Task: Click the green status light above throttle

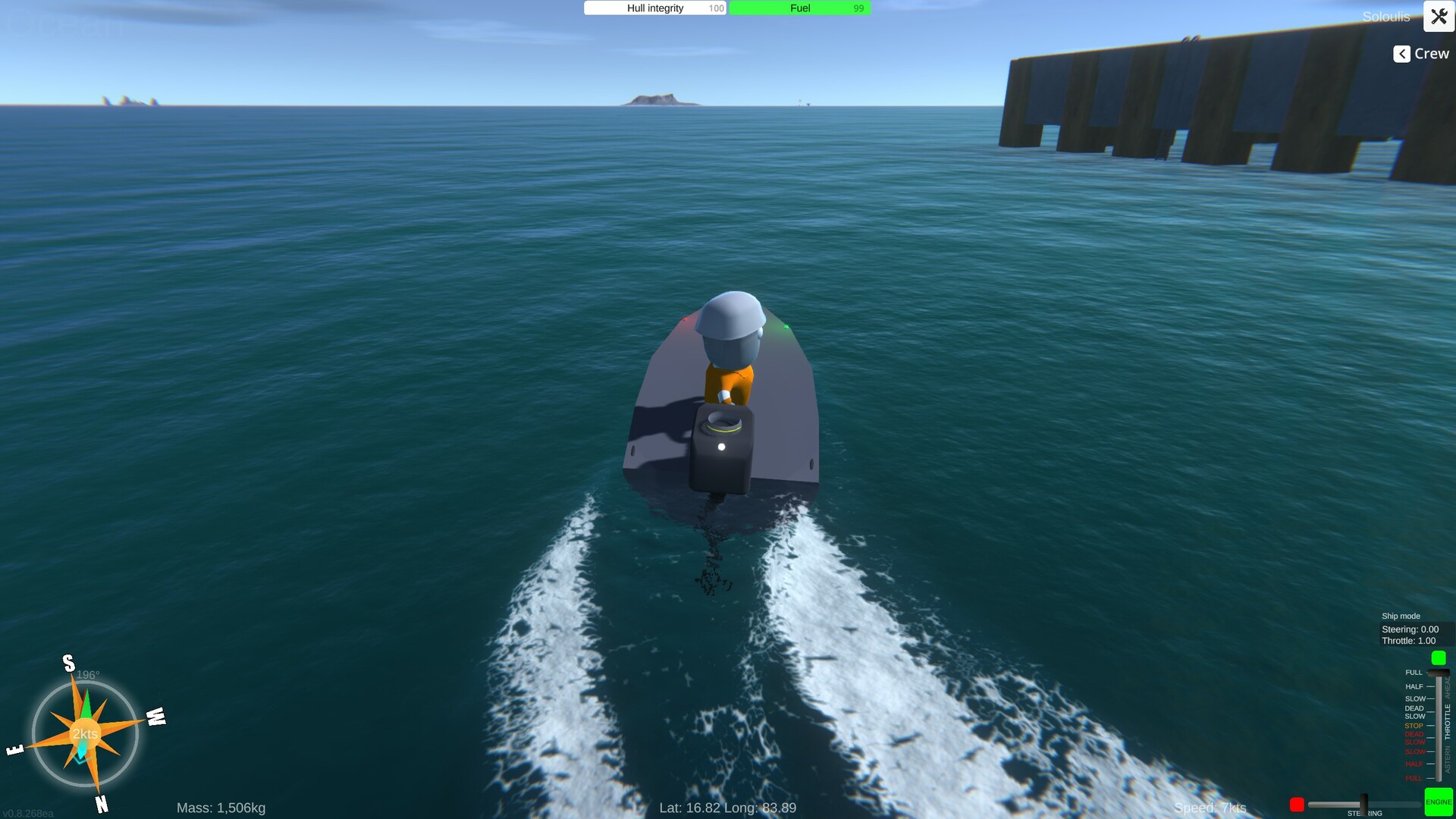Action: click(1437, 658)
